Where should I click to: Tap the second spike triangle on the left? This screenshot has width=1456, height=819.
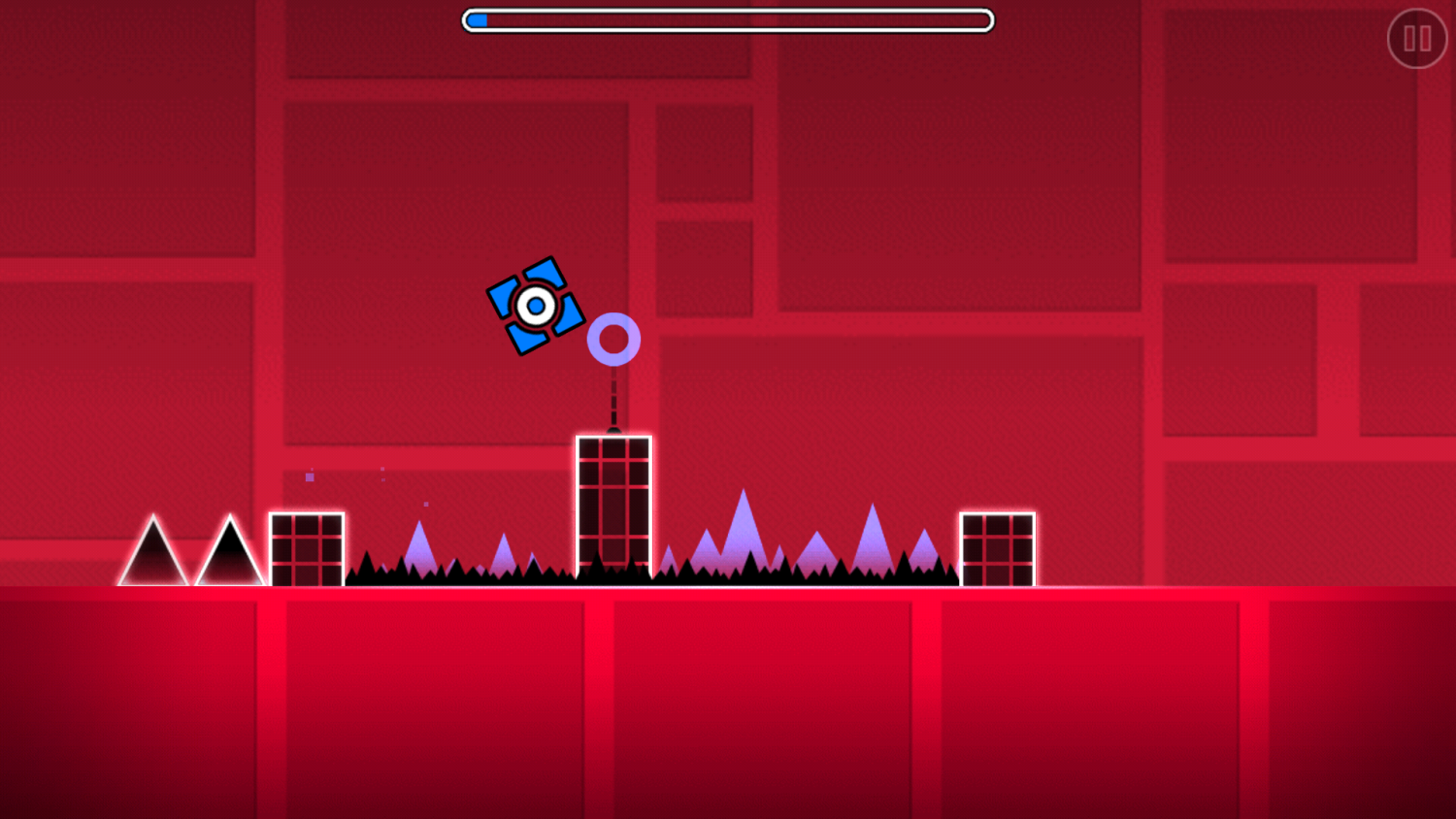pyautogui.click(x=230, y=558)
